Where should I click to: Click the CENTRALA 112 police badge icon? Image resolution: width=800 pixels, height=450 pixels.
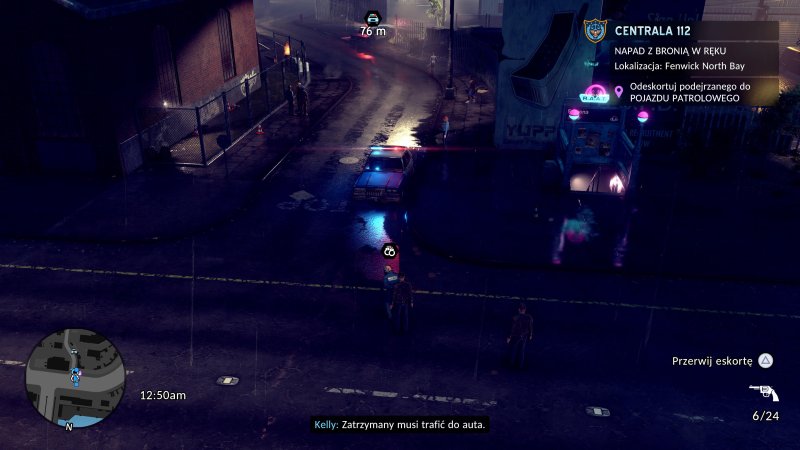(x=594, y=32)
